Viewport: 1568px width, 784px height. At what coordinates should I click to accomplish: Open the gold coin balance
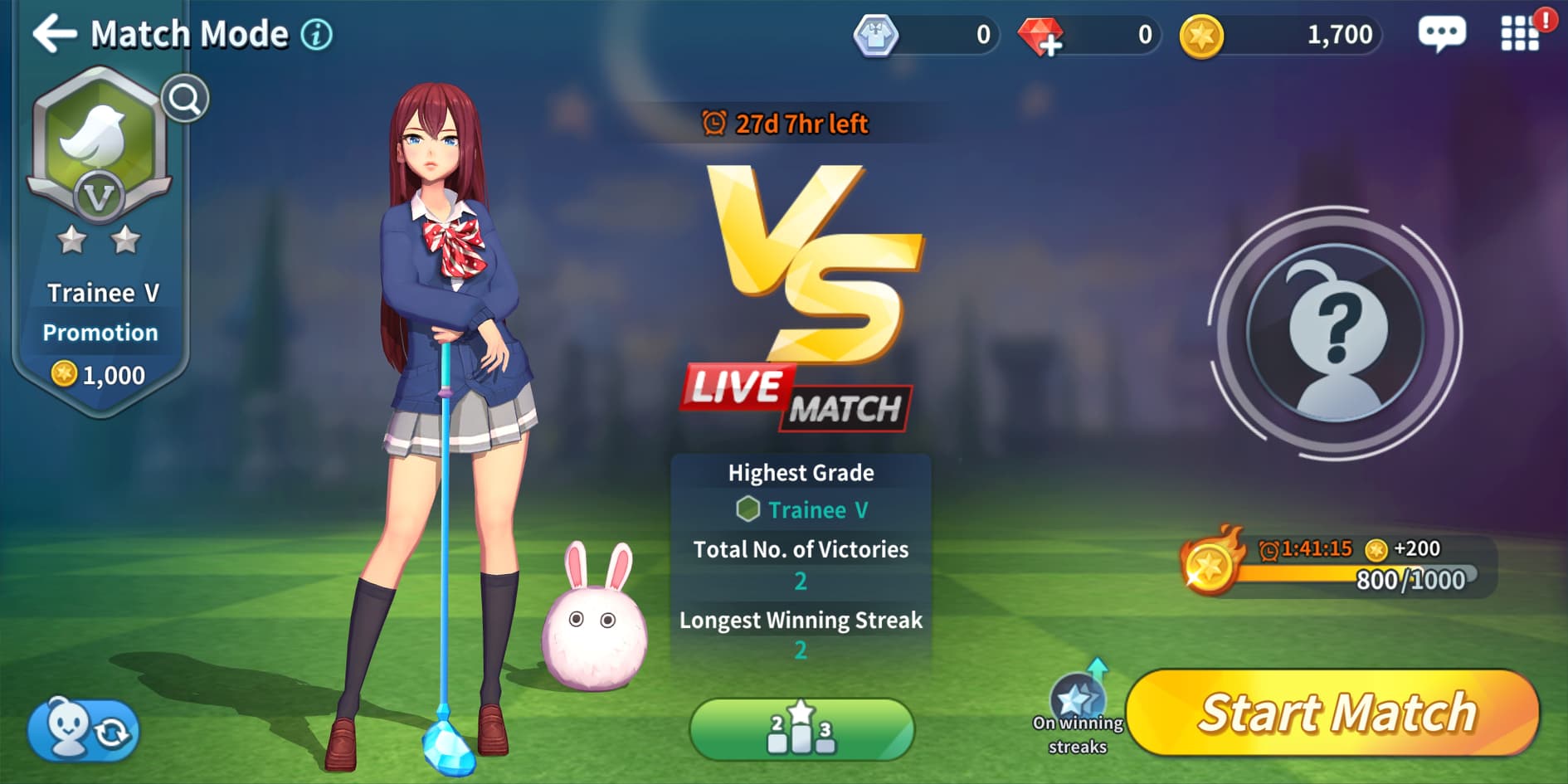pyautogui.click(x=1282, y=36)
